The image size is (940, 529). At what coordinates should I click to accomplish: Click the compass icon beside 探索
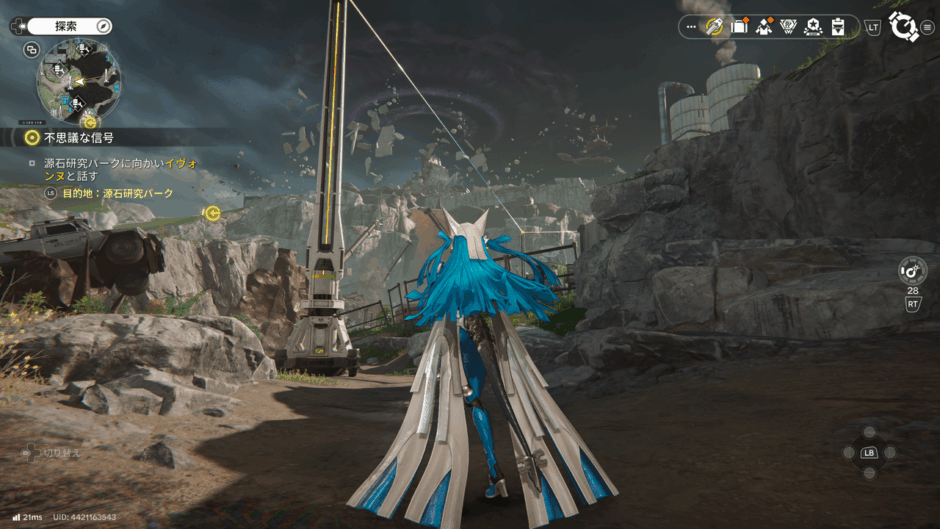point(103,26)
